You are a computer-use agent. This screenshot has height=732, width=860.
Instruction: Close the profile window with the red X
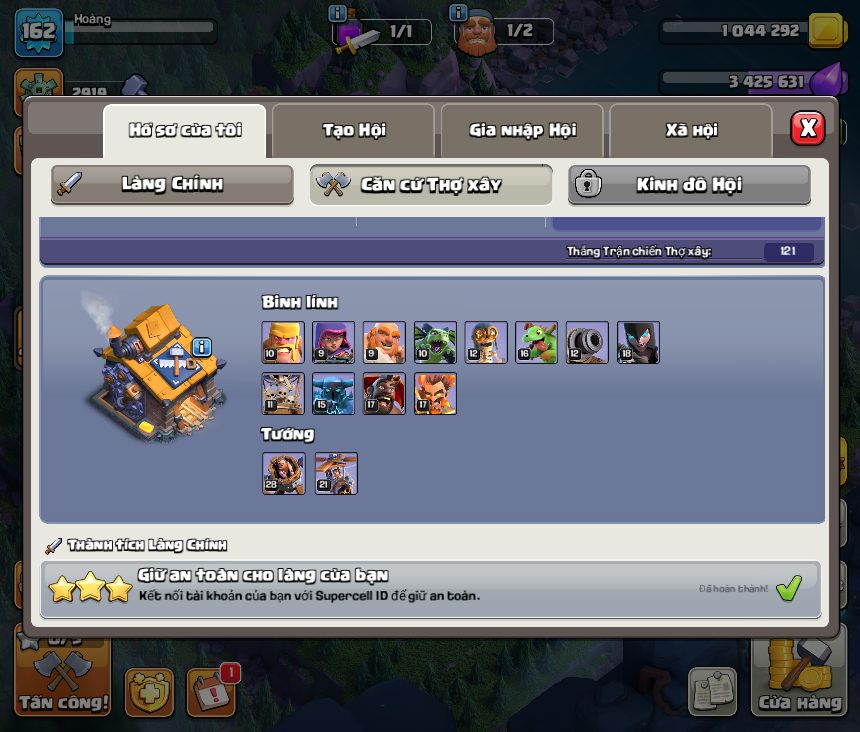[807, 128]
